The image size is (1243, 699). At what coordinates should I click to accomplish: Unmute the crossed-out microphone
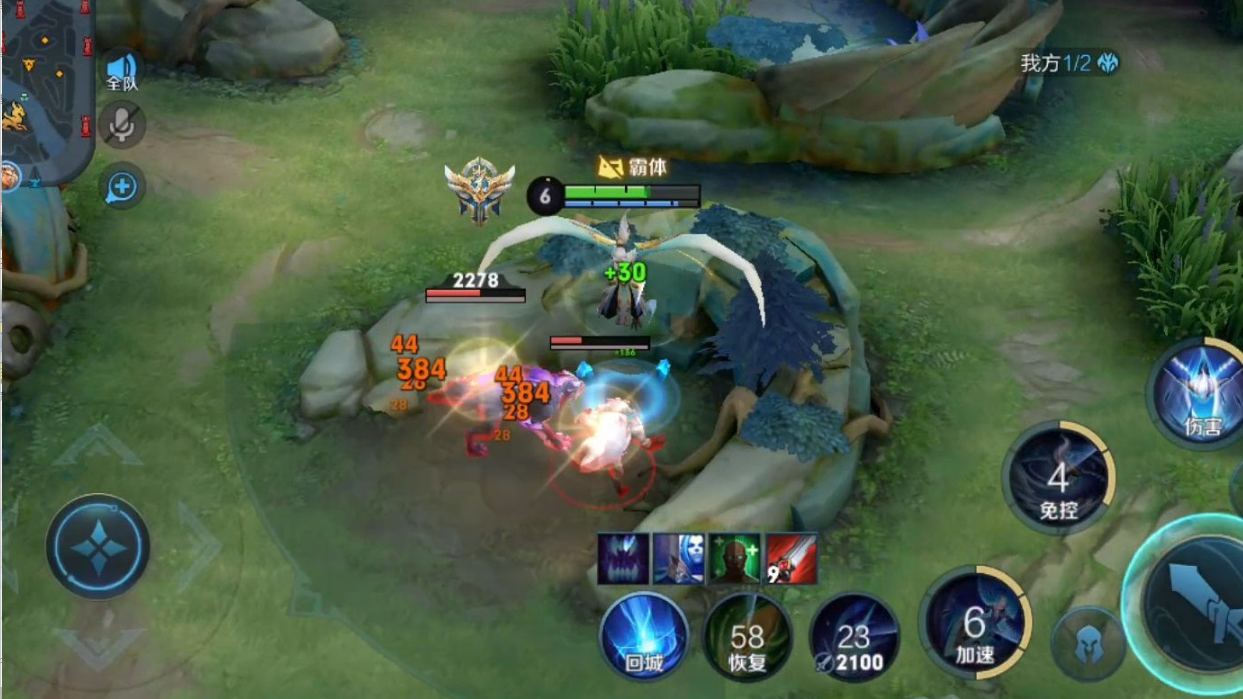122,125
